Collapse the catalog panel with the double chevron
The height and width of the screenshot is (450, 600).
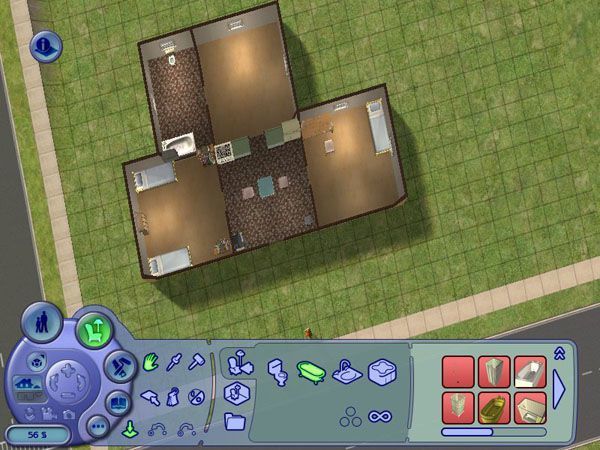click(559, 351)
